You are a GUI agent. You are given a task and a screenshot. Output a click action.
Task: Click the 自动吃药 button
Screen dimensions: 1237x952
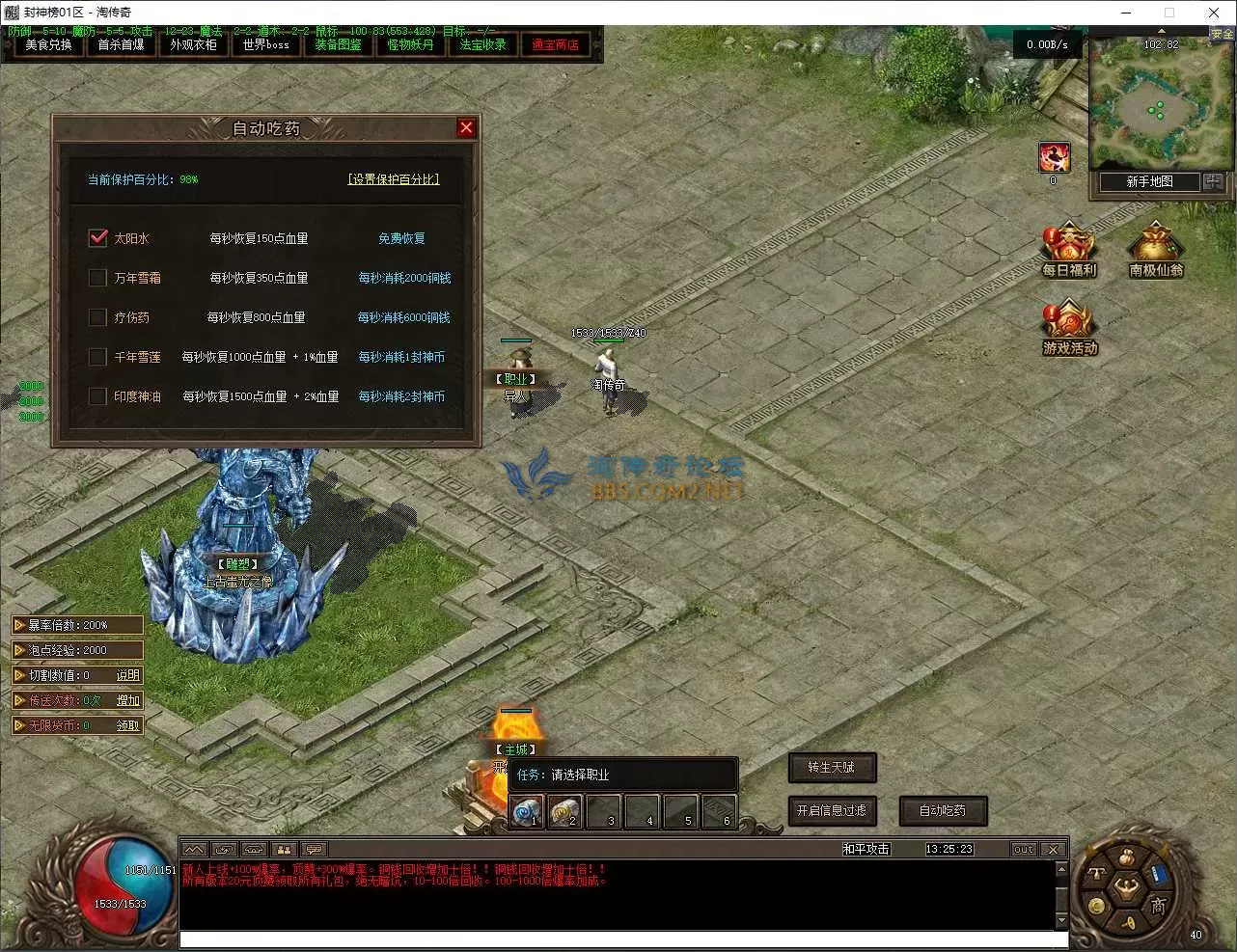pyautogui.click(x=942, y=811)
